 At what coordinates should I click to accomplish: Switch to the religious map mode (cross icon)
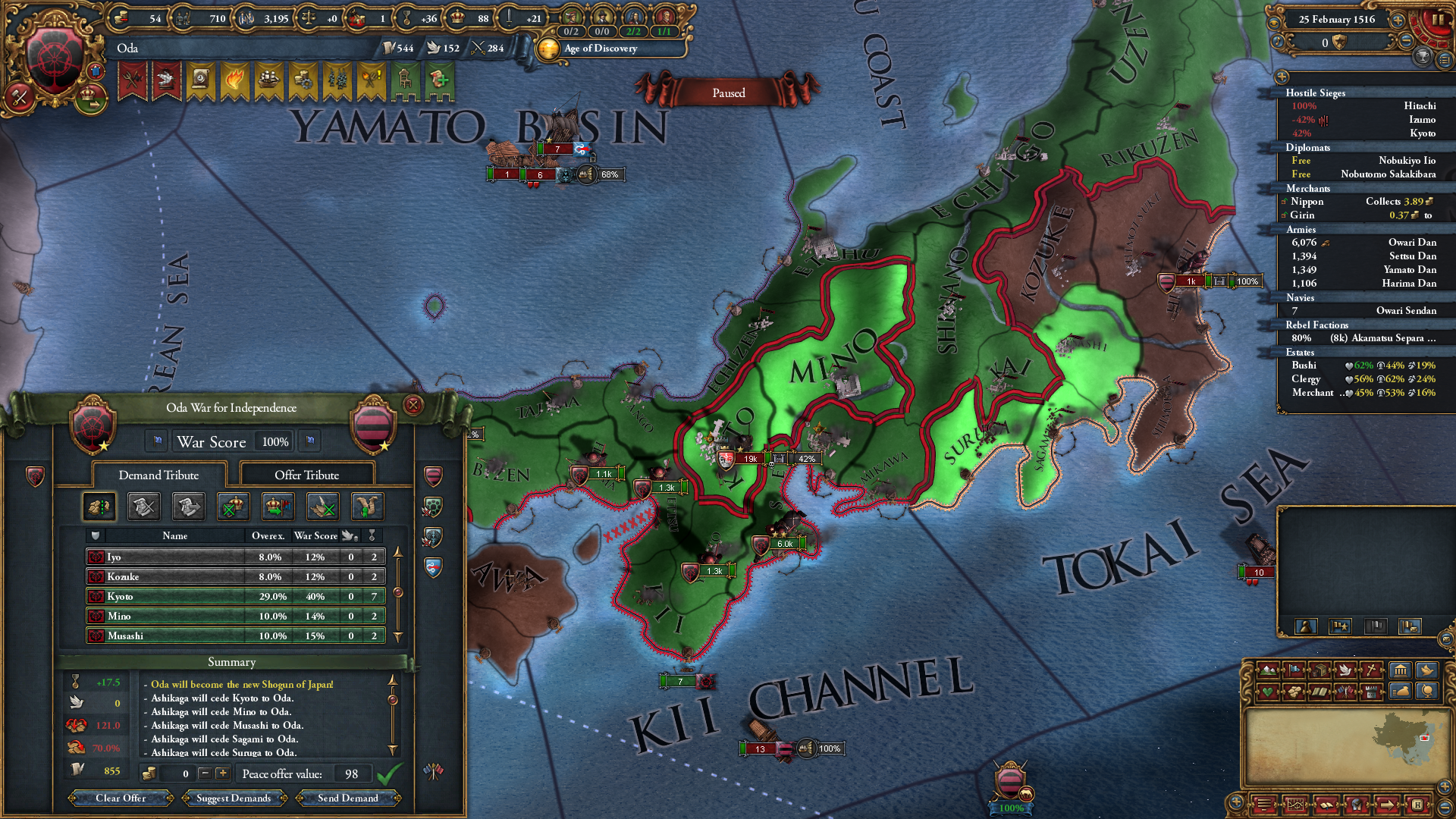pyautogui.click(x=1370, y=670)
